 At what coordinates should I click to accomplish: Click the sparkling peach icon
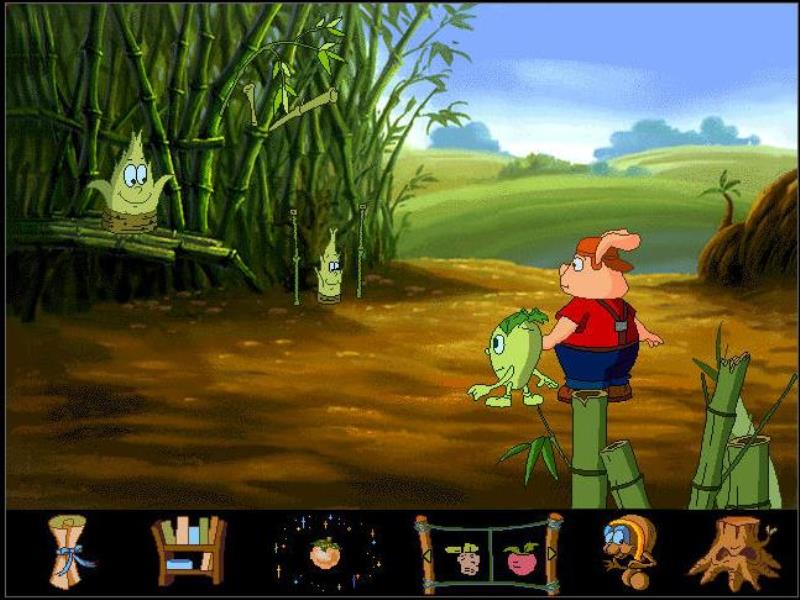point(324,552)
